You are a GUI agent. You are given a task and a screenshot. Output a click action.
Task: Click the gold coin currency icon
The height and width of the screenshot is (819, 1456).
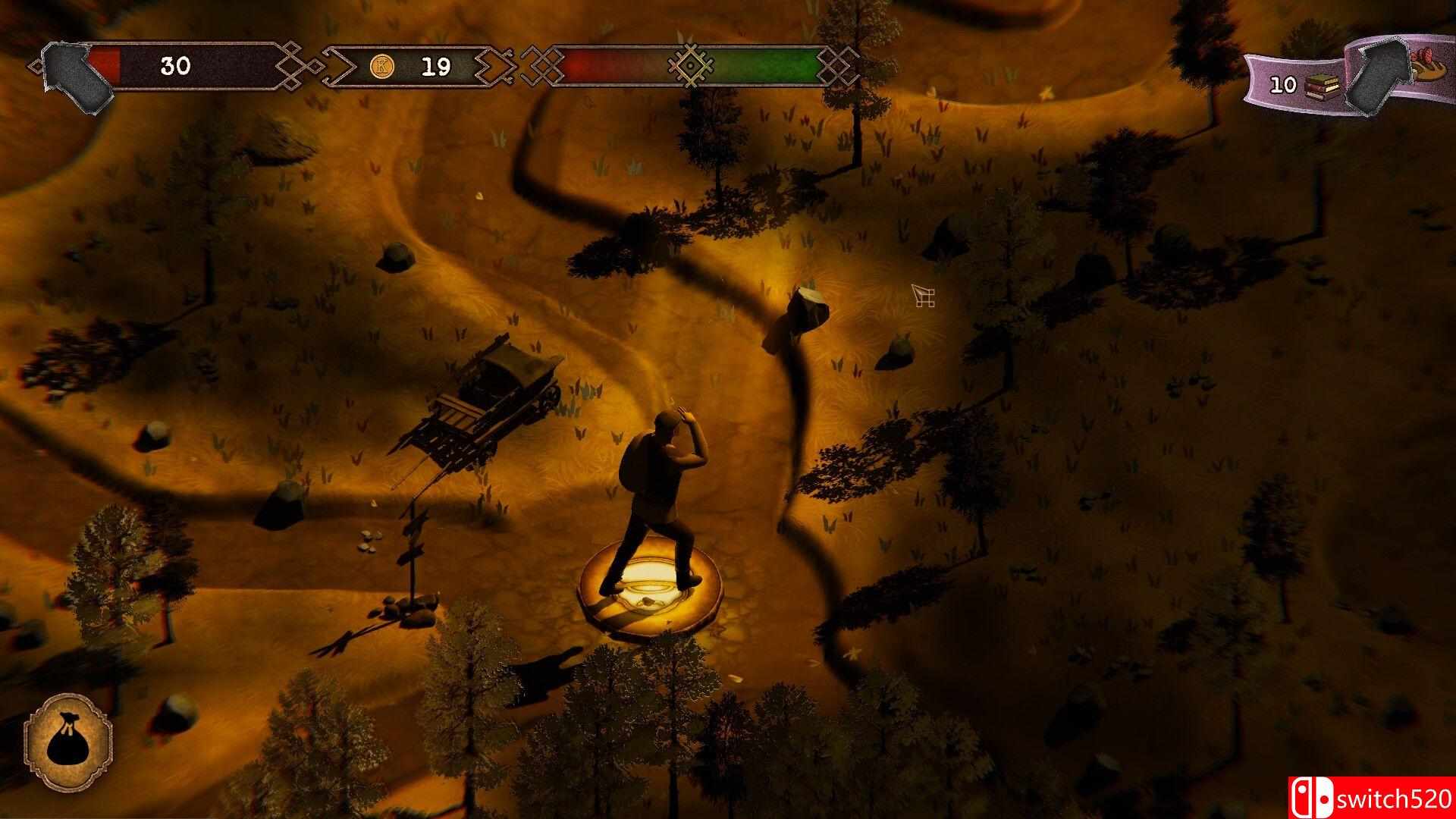point(382,67)
